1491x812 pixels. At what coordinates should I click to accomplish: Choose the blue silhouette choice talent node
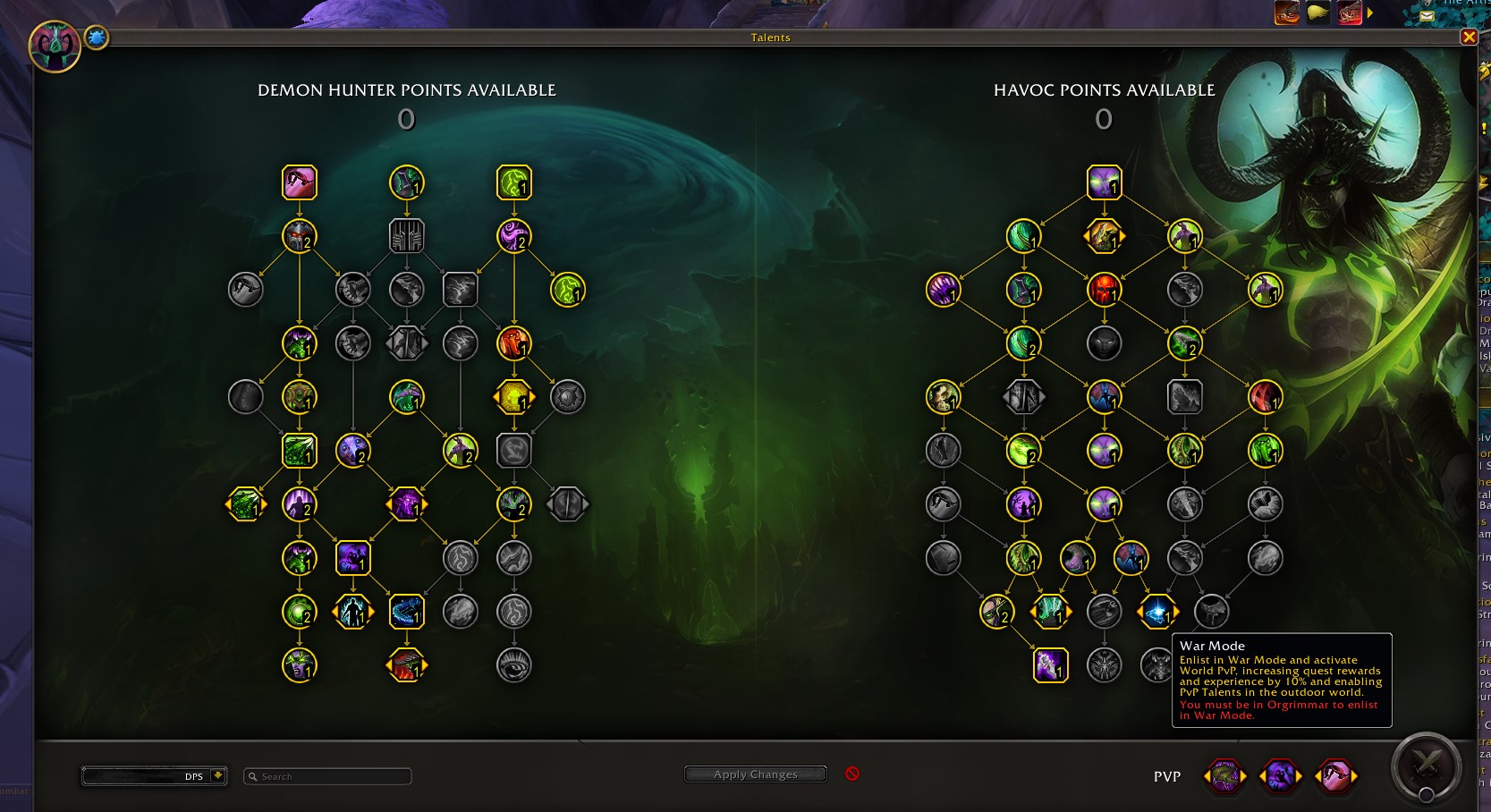coord(353,612)
